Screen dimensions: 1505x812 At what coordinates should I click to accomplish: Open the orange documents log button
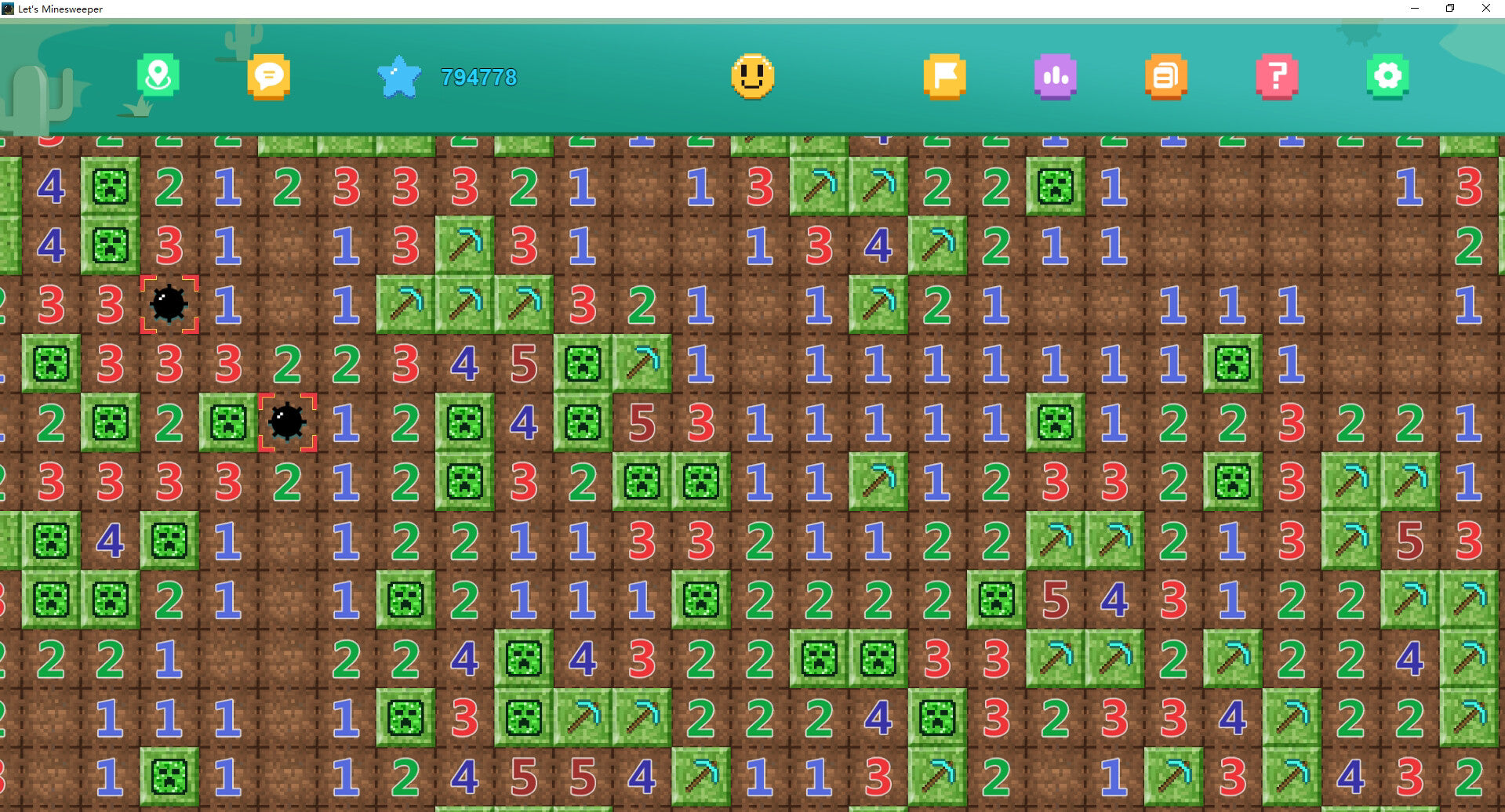[1165, 76]
